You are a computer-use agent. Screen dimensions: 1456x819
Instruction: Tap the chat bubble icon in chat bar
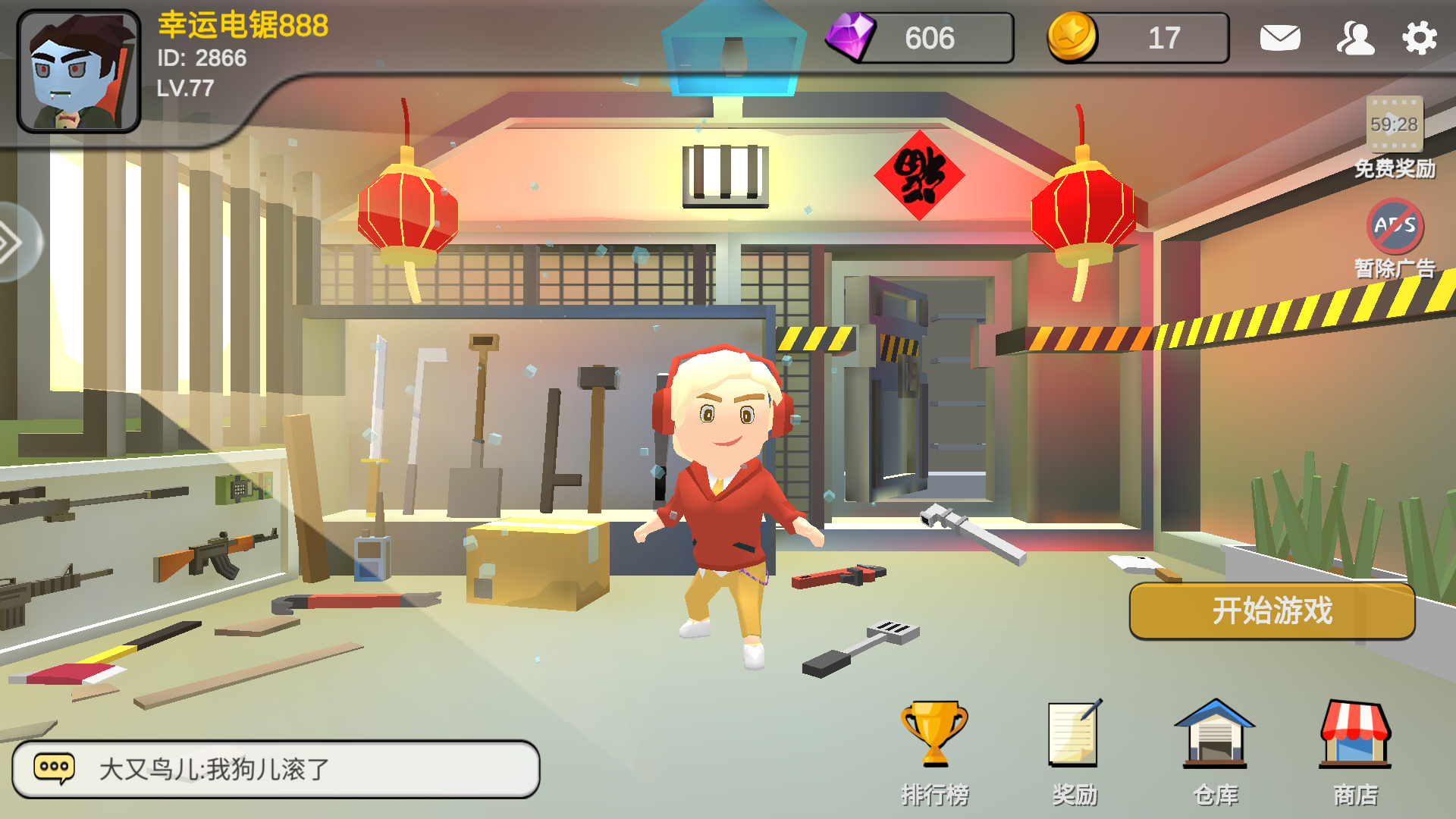[x=55, y=766]
